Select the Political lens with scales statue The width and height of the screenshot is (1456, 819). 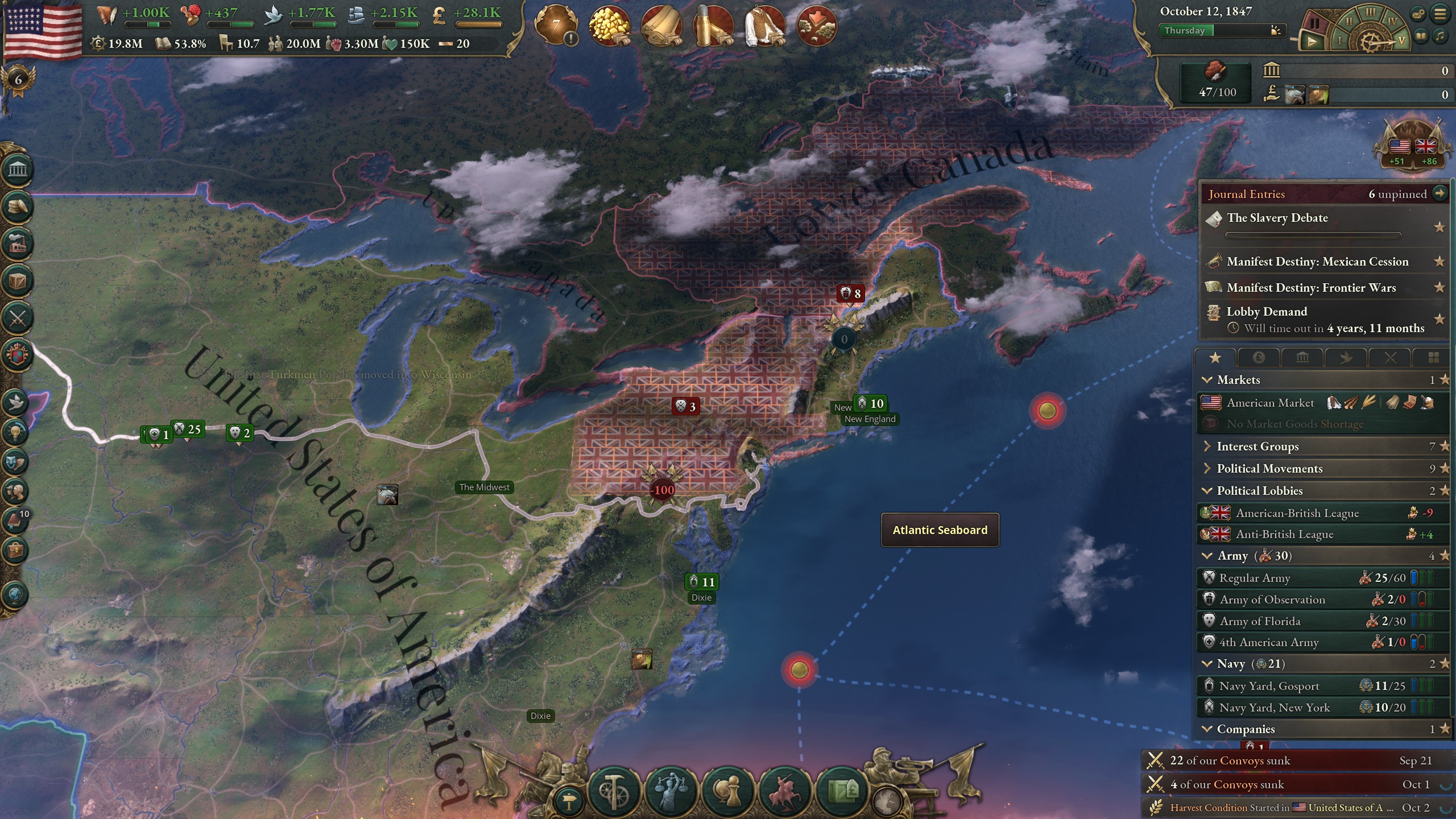pyautogui.click(x=671, y=791)
